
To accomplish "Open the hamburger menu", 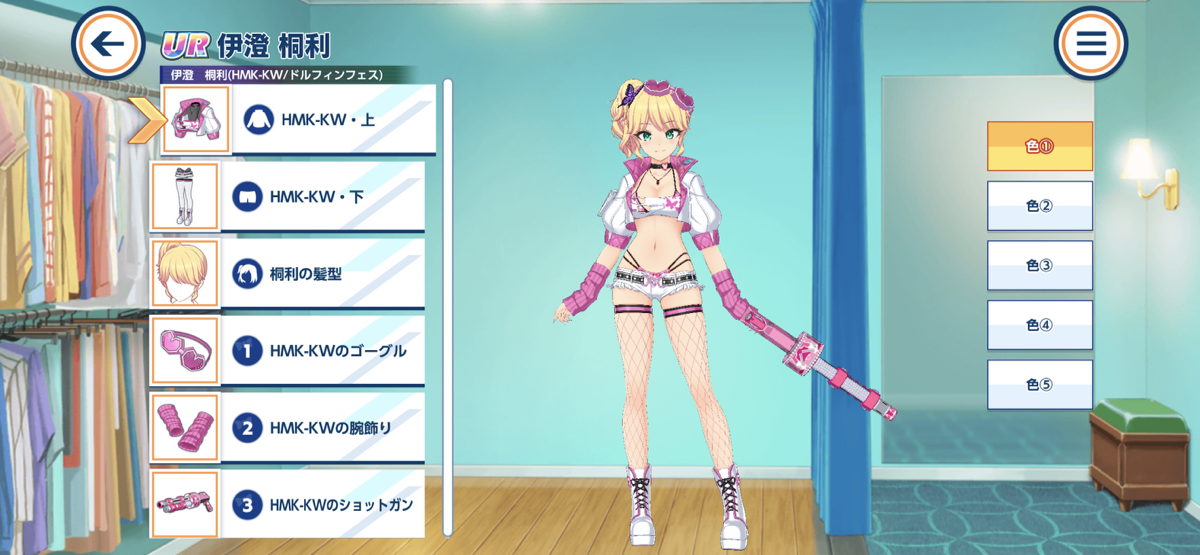I will click(x=1090, y=44).
